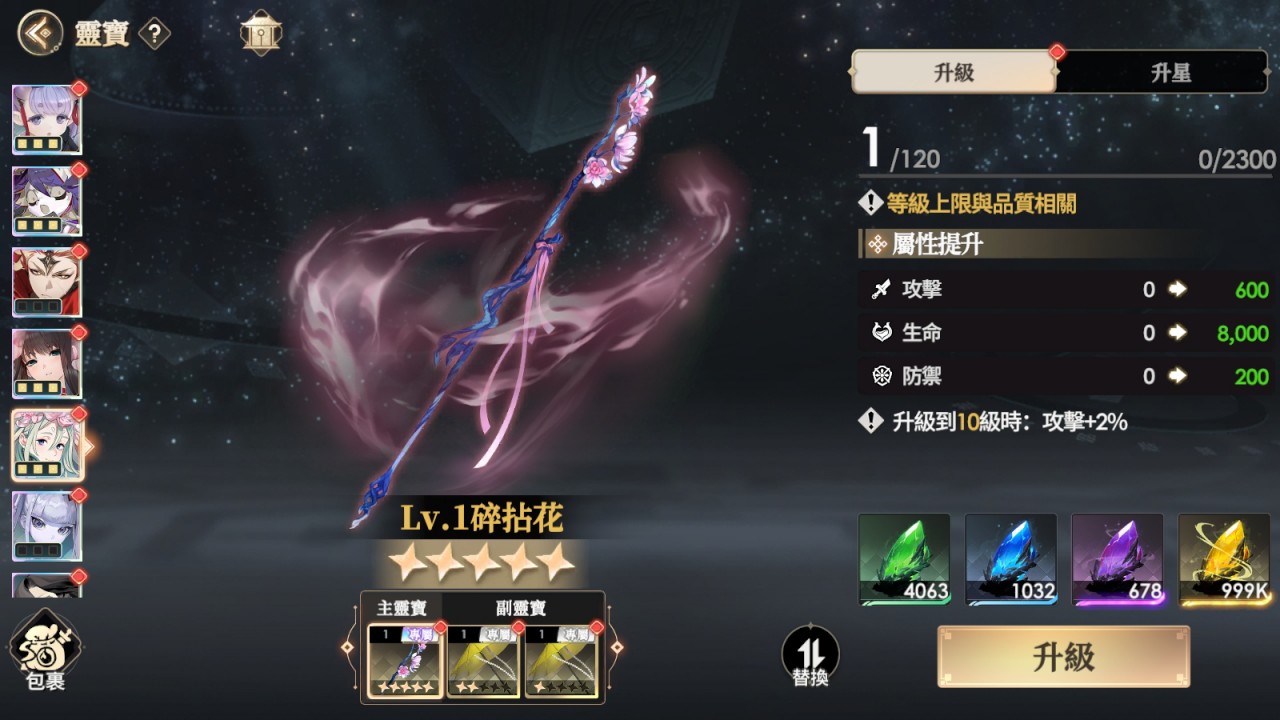The height and width of the screenshot is (720, 1280).
Task: Select the currently highlighted green-haired character portrait
Action: click(47, 442)
